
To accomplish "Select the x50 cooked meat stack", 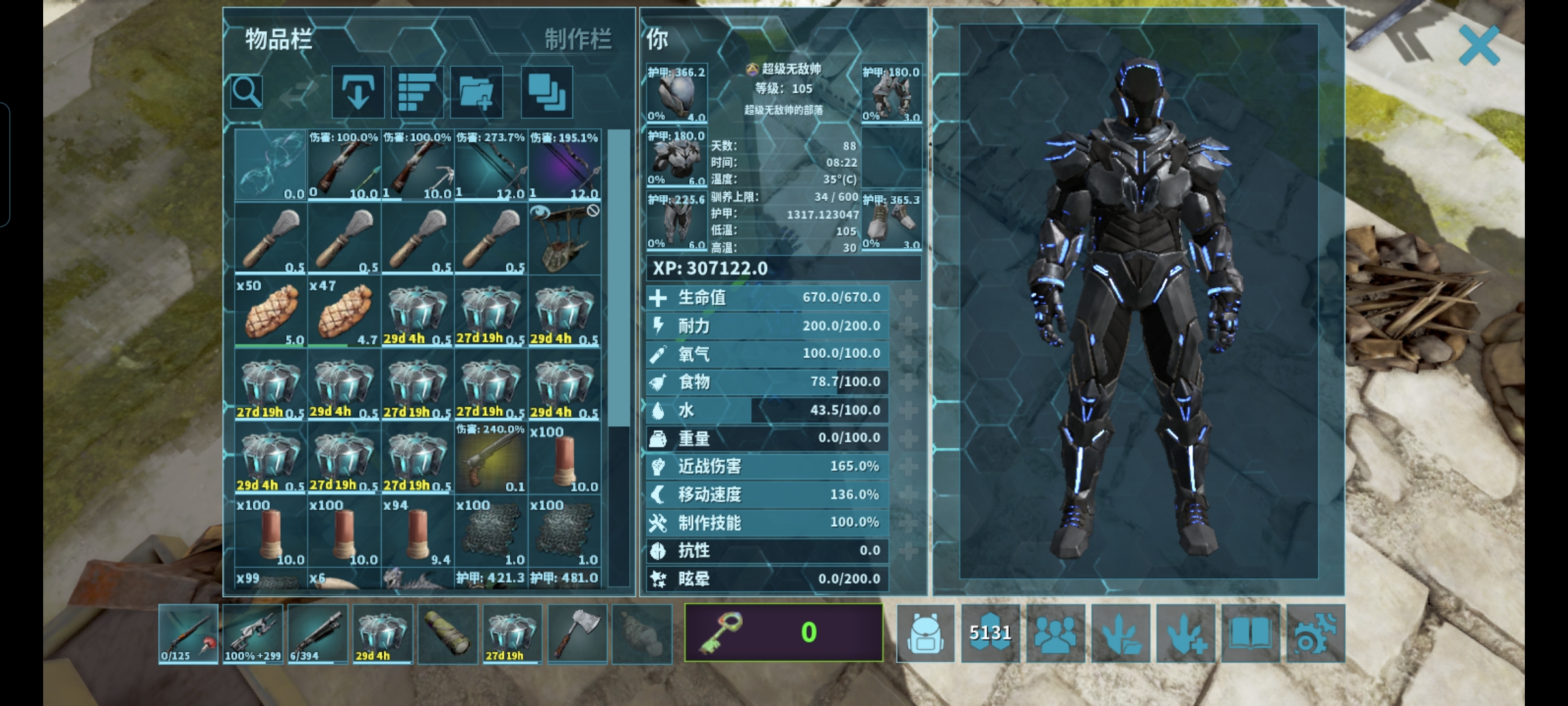I will pos(270,312).
